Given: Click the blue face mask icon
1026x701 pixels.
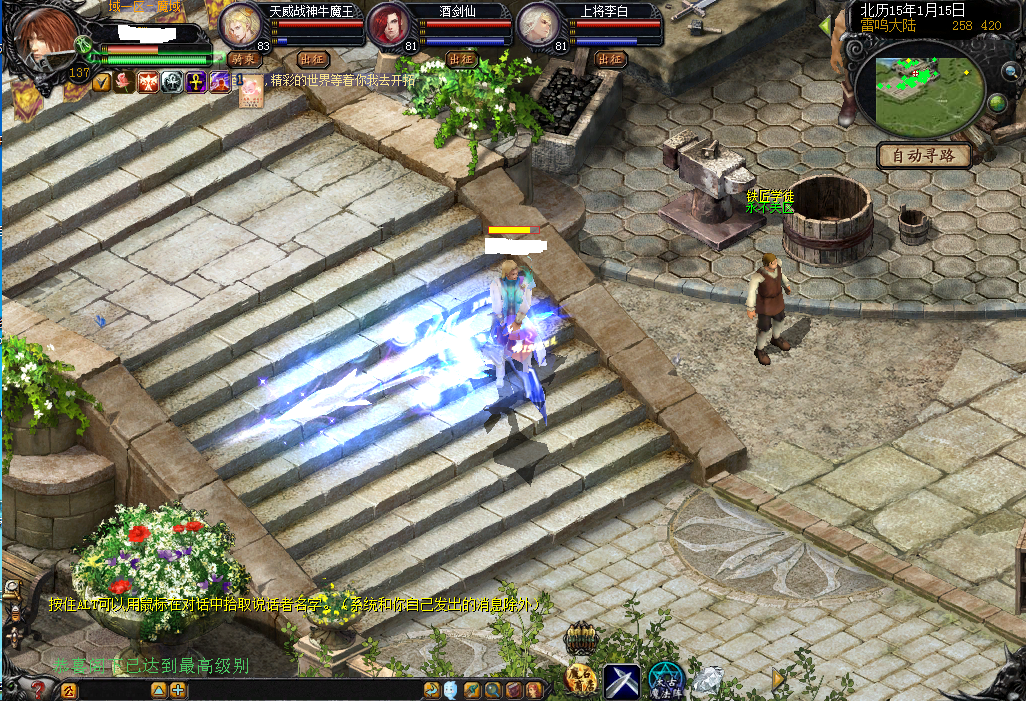Looking at the screenshot, I should 452,690.
